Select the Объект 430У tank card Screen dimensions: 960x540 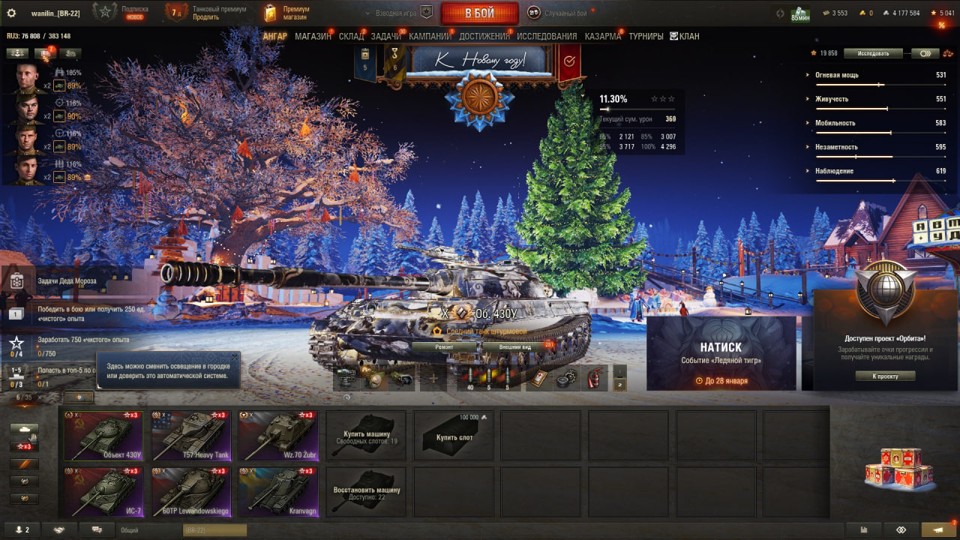(x=103, y=435)
